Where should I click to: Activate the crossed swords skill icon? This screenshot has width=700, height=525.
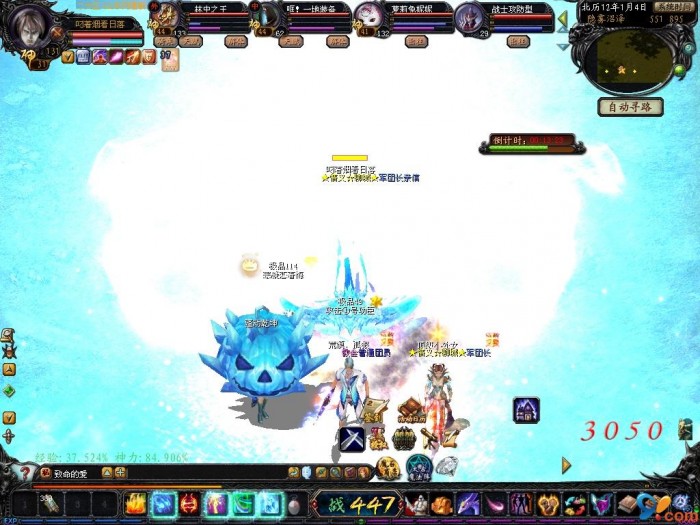(x=351, y=438)
